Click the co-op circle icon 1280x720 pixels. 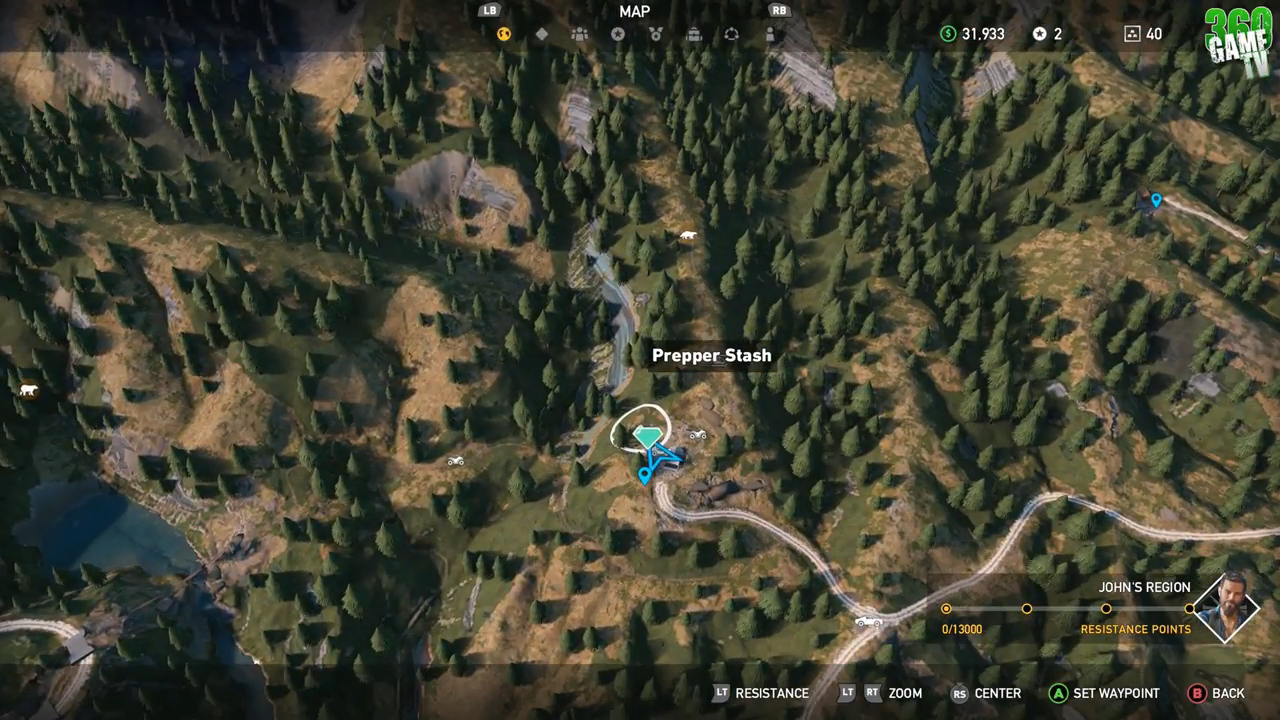(731, 33)
